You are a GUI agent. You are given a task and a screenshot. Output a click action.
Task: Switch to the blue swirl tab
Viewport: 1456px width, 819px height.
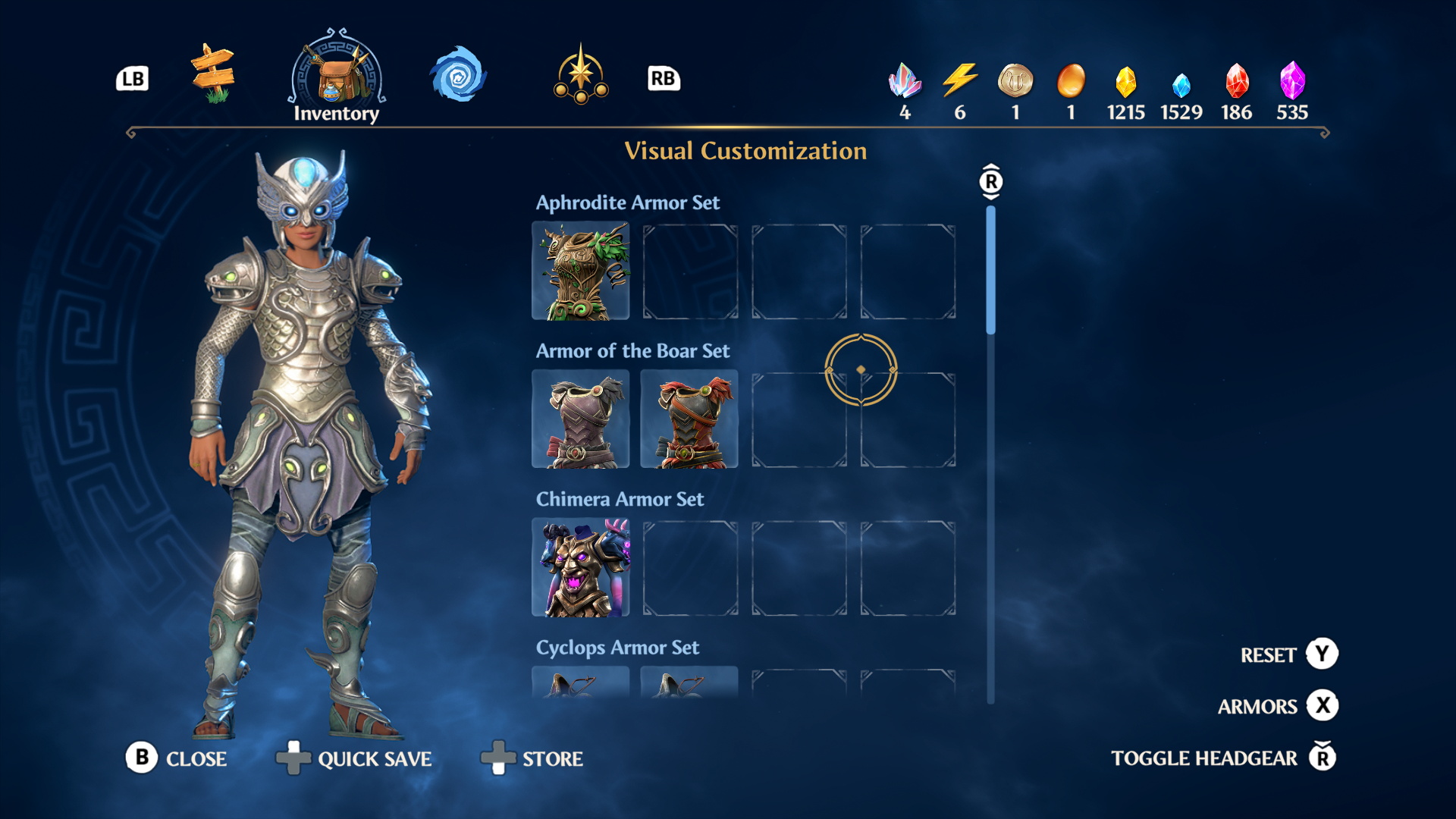[457, 75]
